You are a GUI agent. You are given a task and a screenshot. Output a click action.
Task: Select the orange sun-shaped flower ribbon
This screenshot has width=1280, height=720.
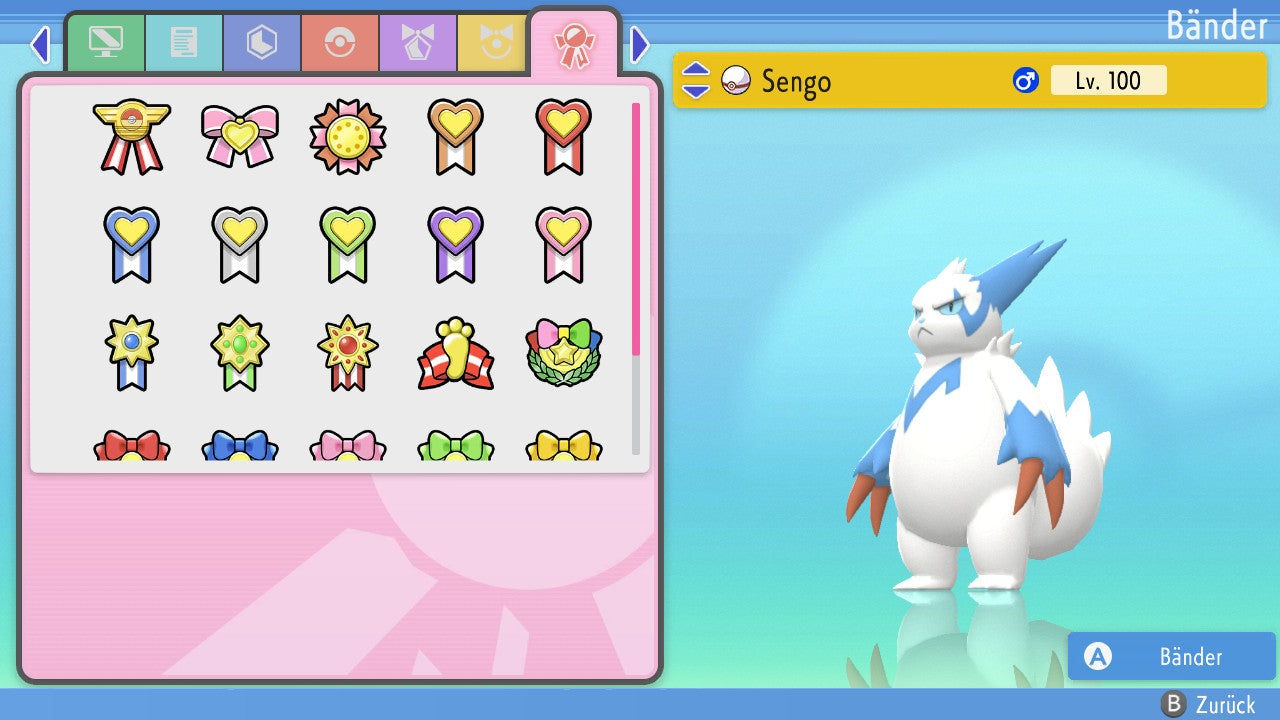[x=347, y=135]
